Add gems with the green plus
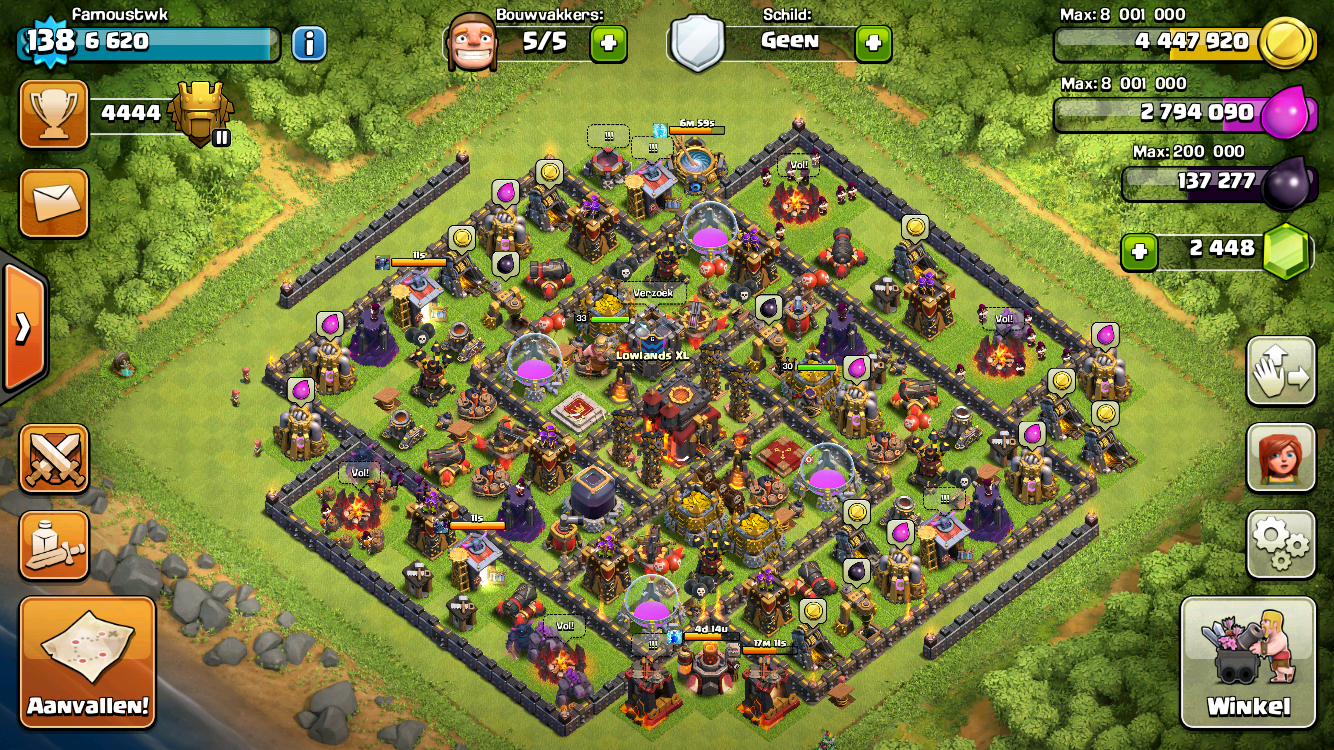The image size is (1334, 750). pyautogui.click(x=1138, y=252)
